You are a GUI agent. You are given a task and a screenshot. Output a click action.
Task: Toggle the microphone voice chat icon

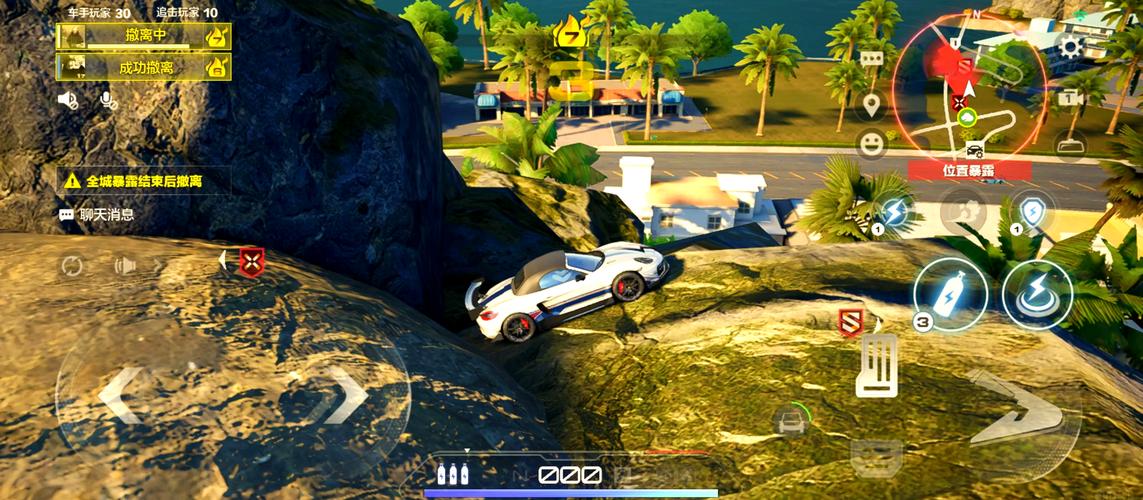click(107, 99)
